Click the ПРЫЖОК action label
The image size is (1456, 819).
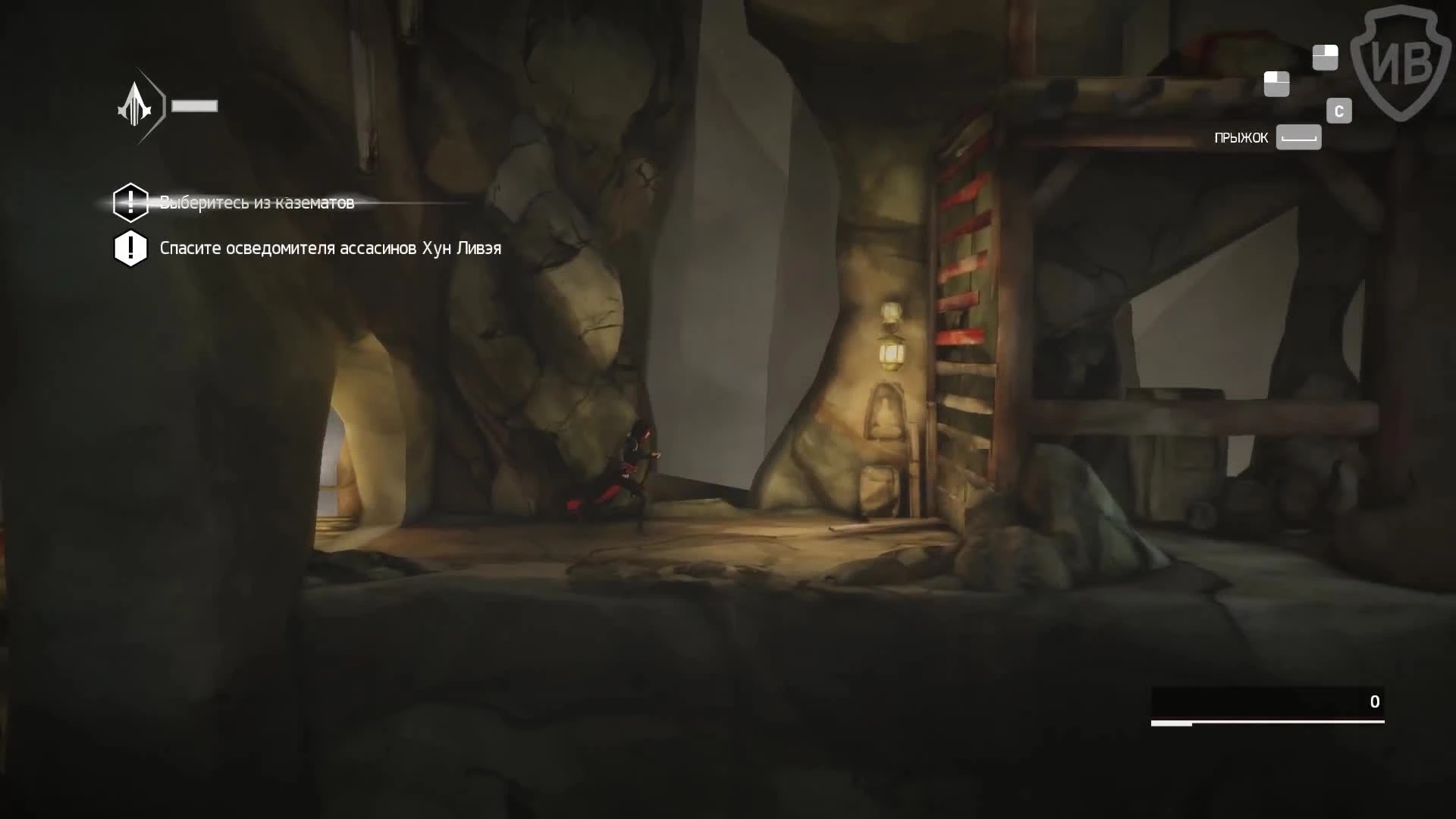[x=1241, y=137]
